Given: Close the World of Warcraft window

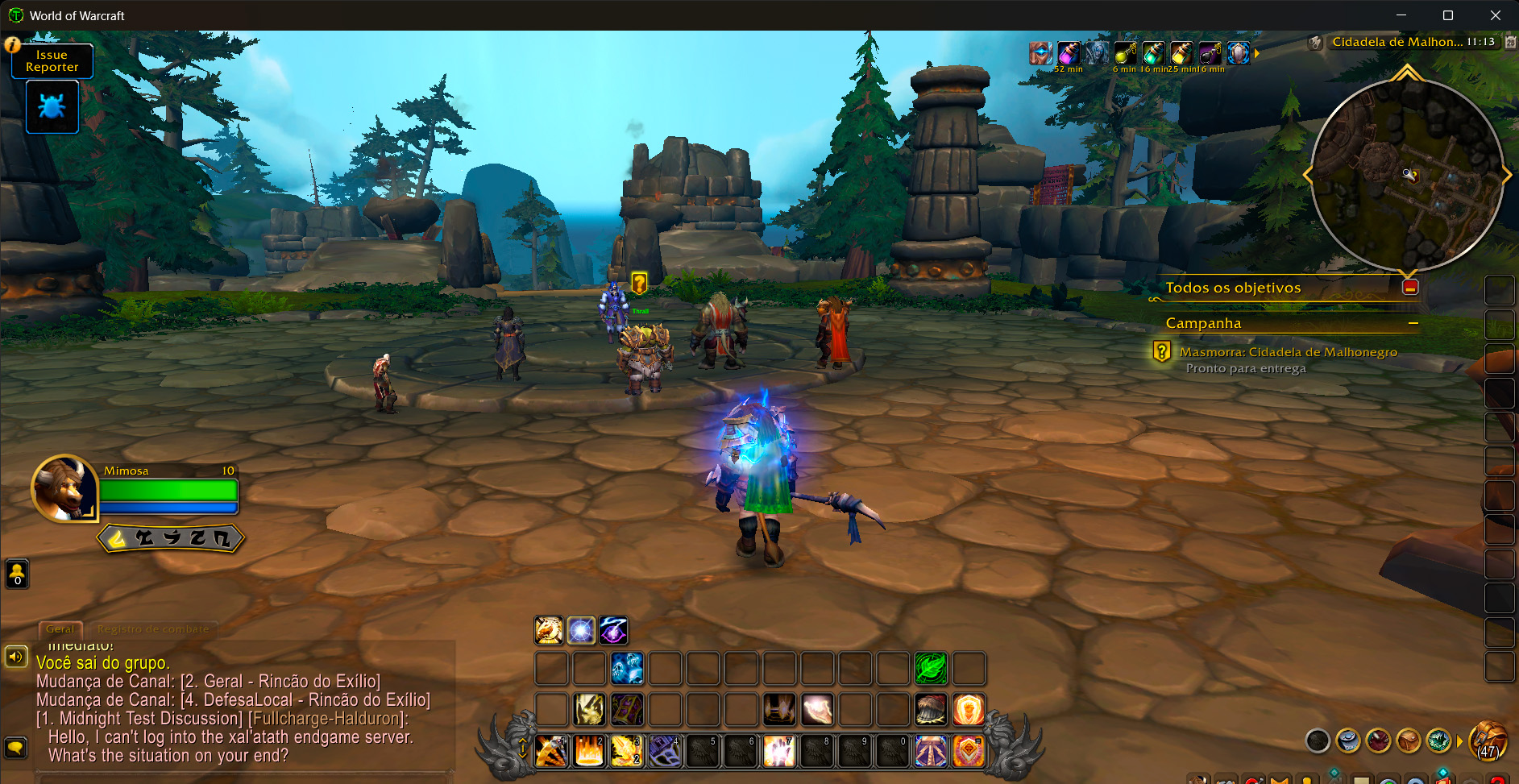Looking at the screenshot, I should [x=1495, y=15].
